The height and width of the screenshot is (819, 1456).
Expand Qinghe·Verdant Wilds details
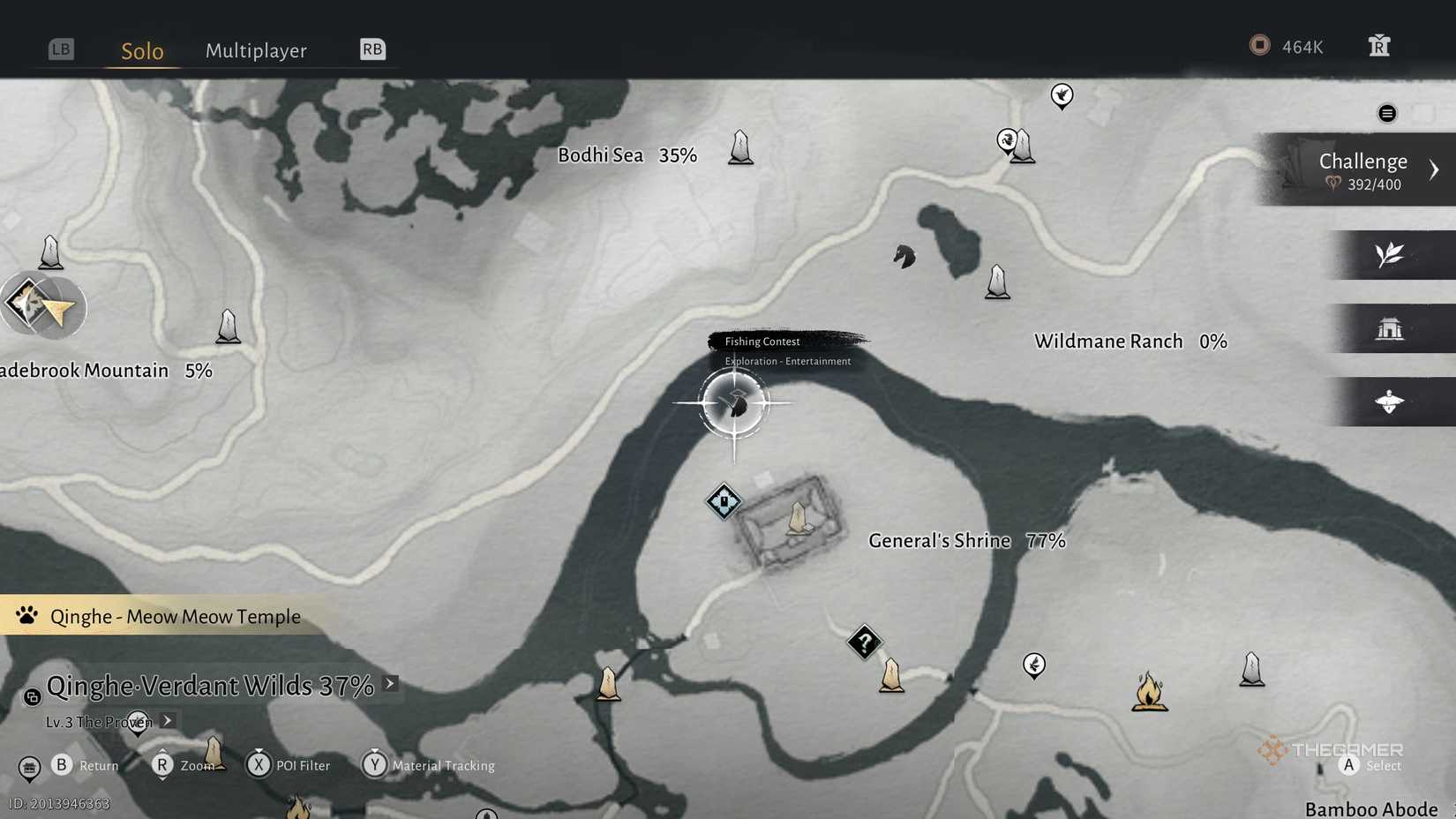pyautogui.click(x=388, y=683)
